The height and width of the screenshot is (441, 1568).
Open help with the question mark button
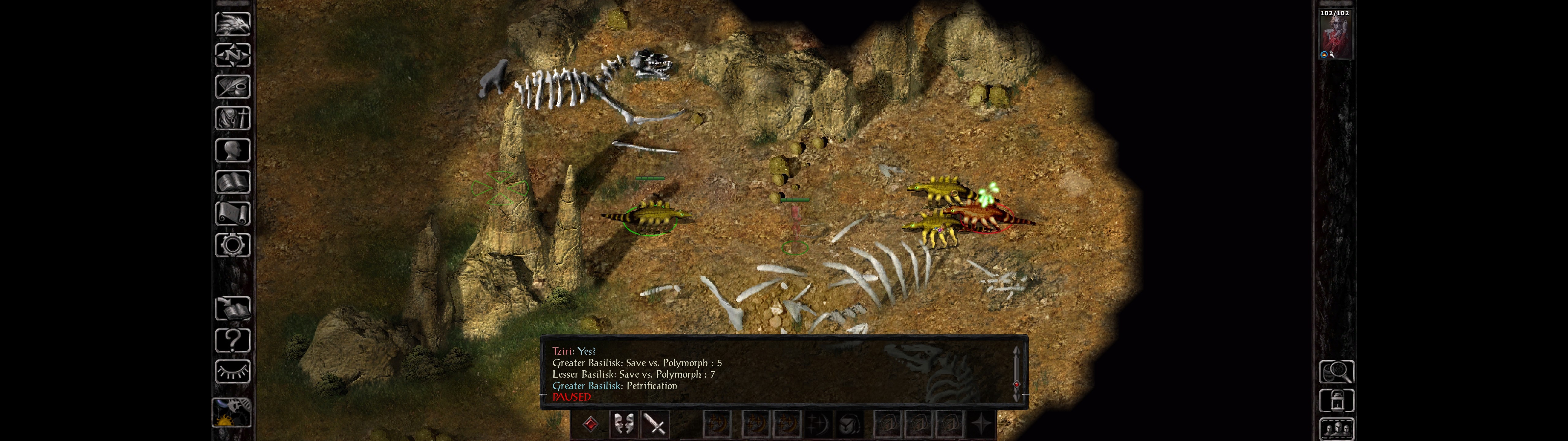tap(232, 341)
